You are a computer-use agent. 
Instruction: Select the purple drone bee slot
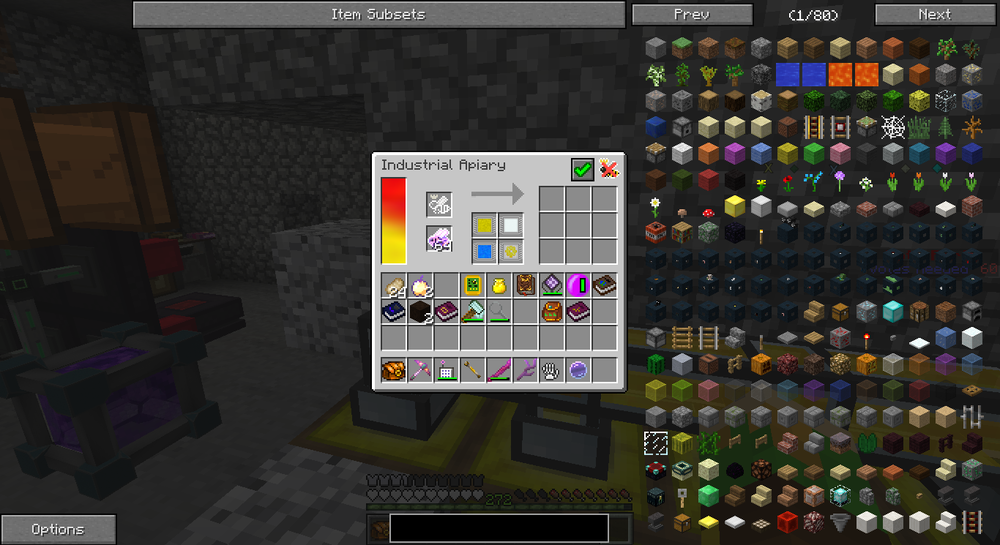[440, 240]
